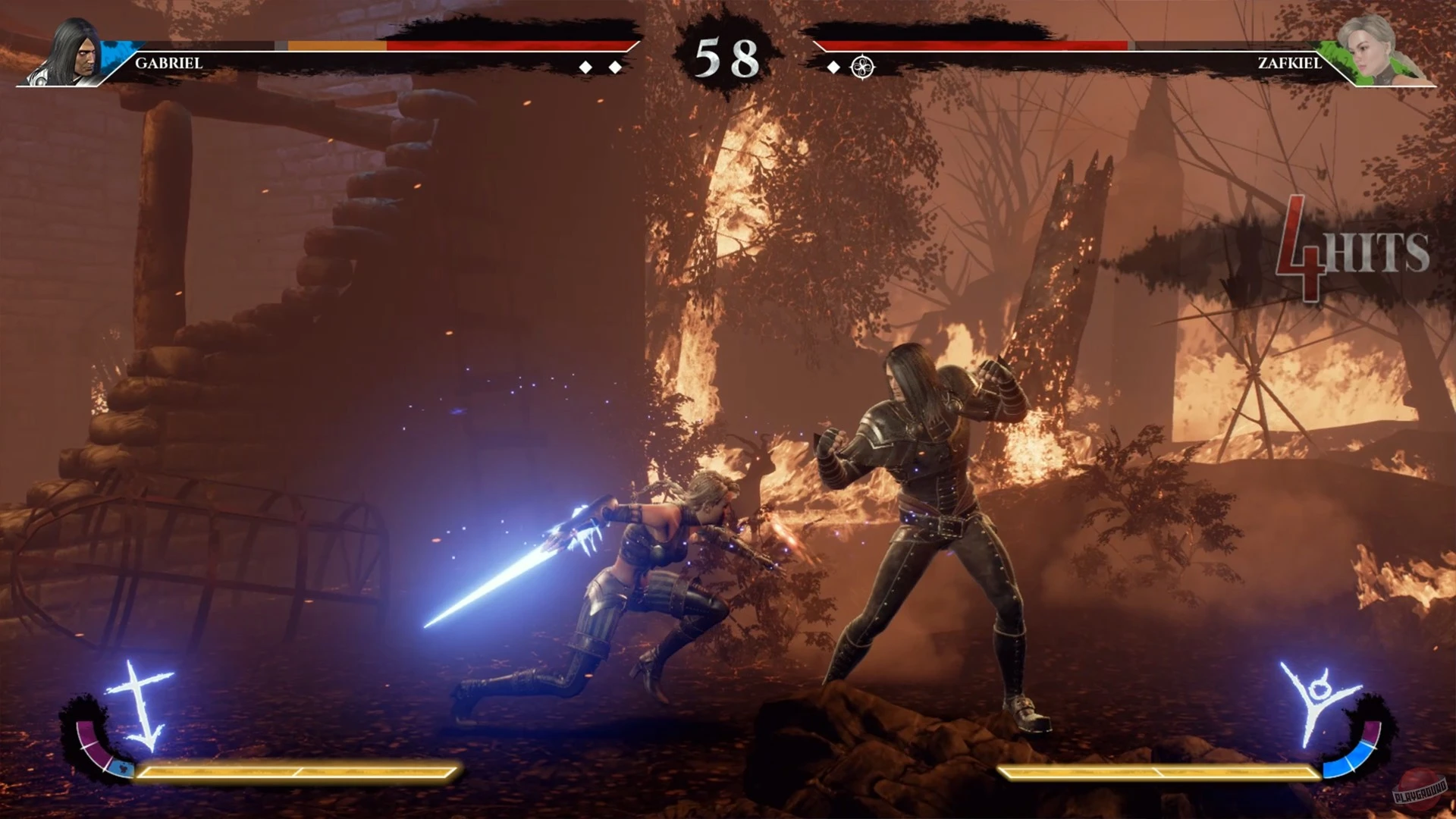Click the diamond pip near Zafkiel's emblem
The width and height of the screenshot is (1456, 819).
point(835,67)
